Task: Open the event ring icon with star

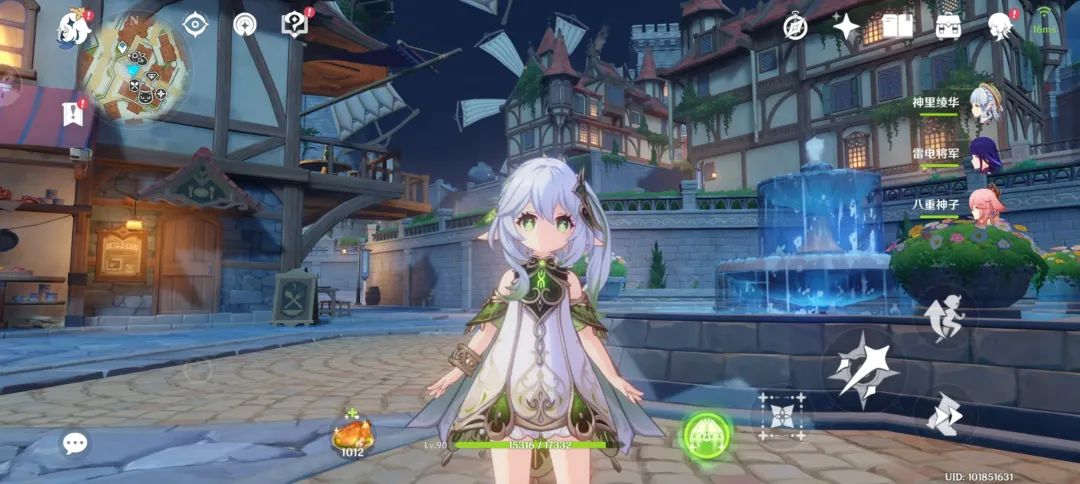Action: 244,25
